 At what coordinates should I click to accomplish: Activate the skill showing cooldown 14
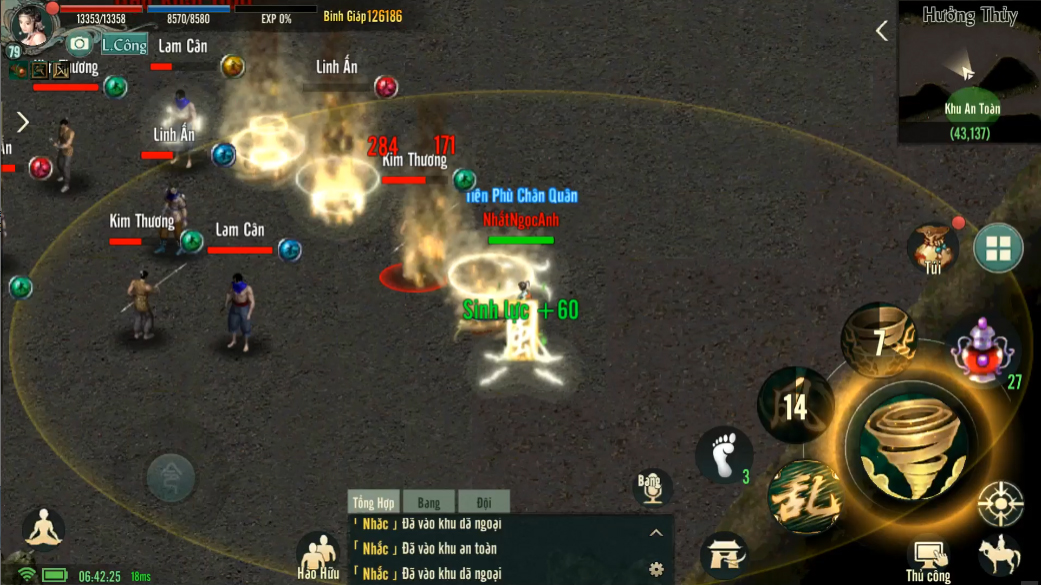796,405
